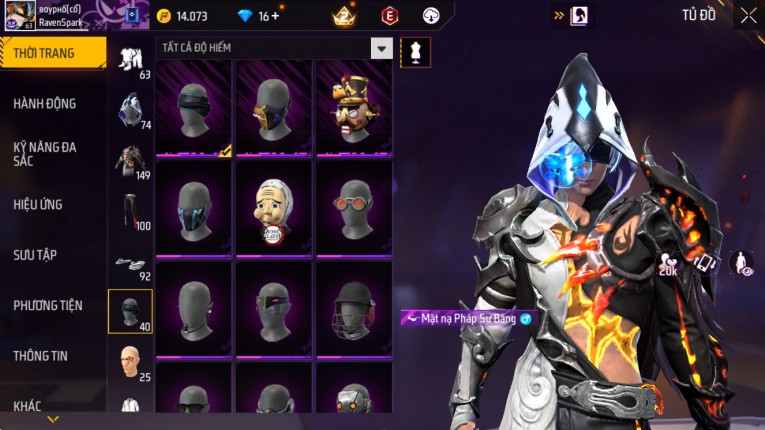This screenshot has height=430, width=765.
Task: Select the old woman face mask
Action: click(x=273, y=208)
